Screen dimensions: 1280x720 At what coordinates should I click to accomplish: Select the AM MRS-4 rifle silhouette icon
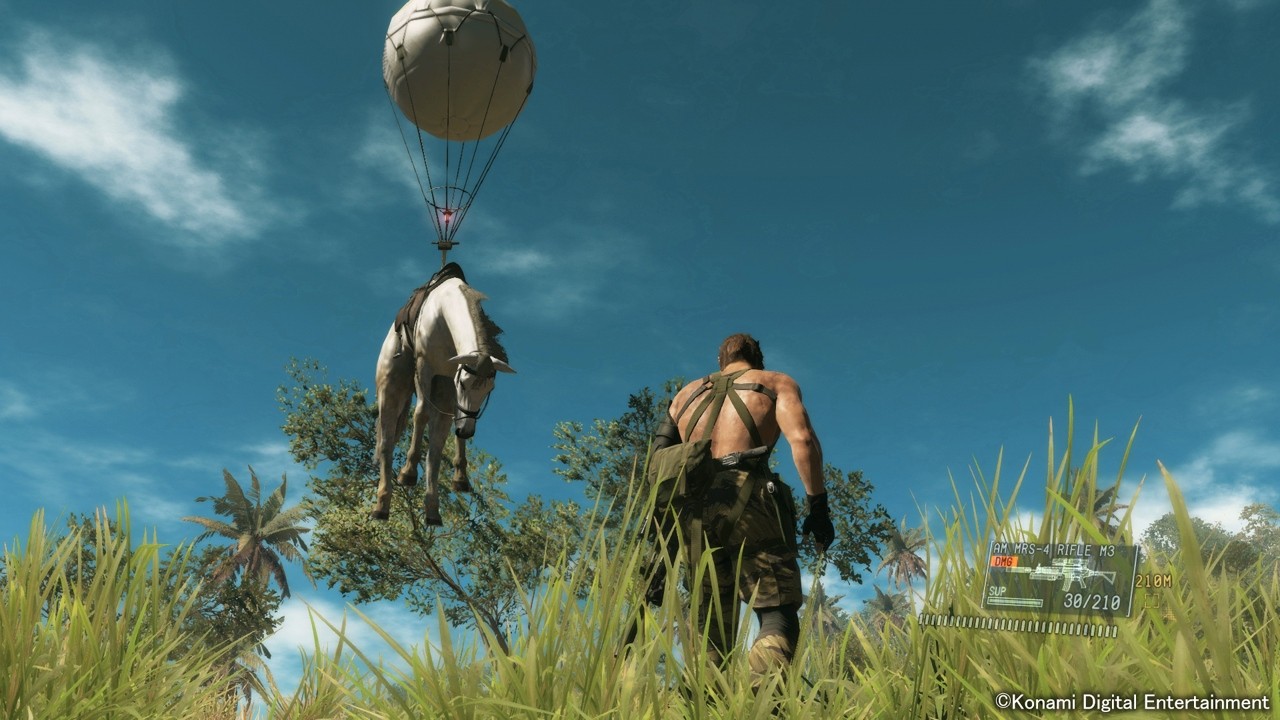coord(1063,571)
